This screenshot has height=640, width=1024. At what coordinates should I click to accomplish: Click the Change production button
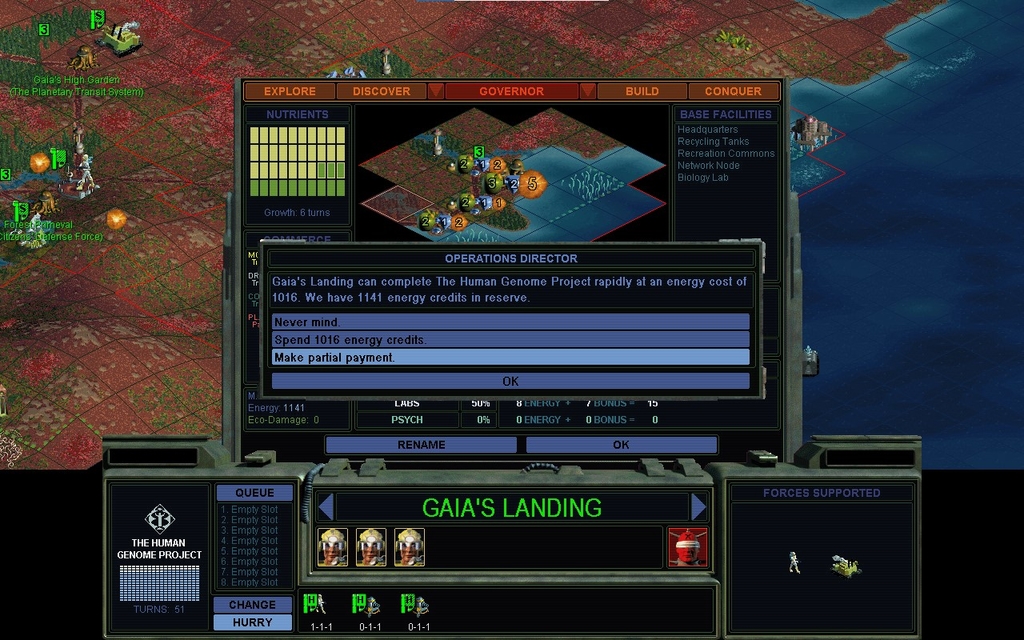252,605
